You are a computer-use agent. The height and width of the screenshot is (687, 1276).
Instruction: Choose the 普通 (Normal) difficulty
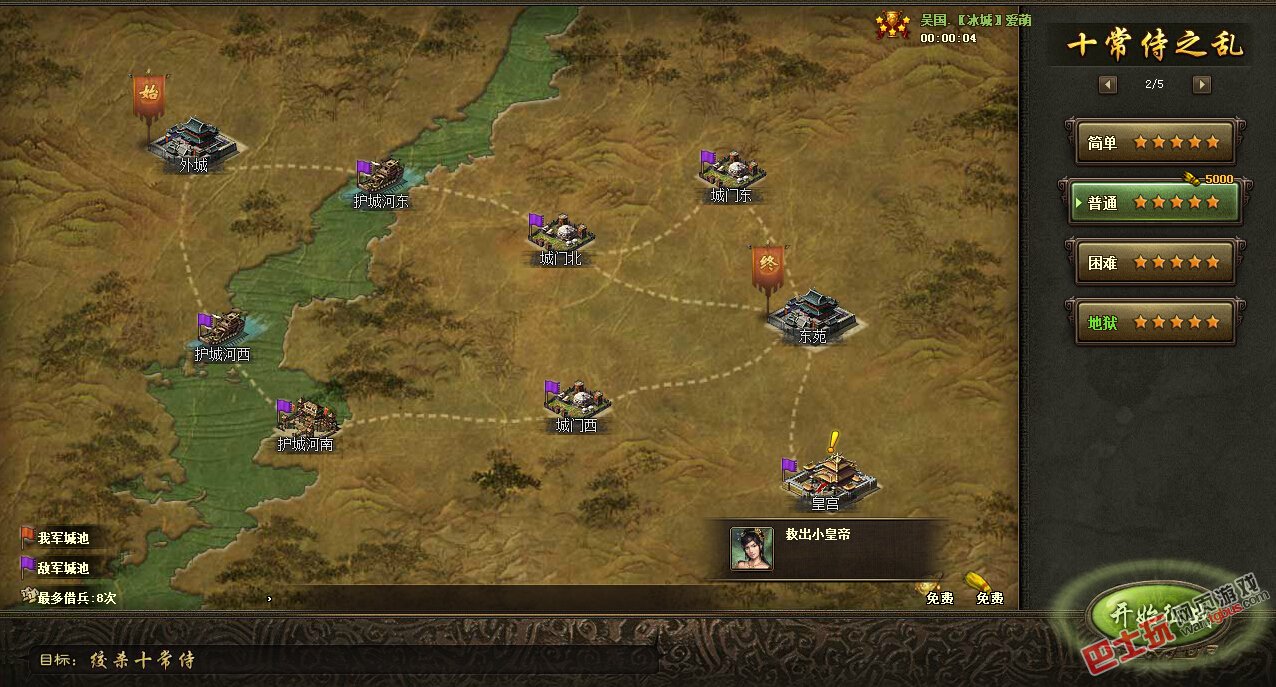click(x=1154, y=203)
